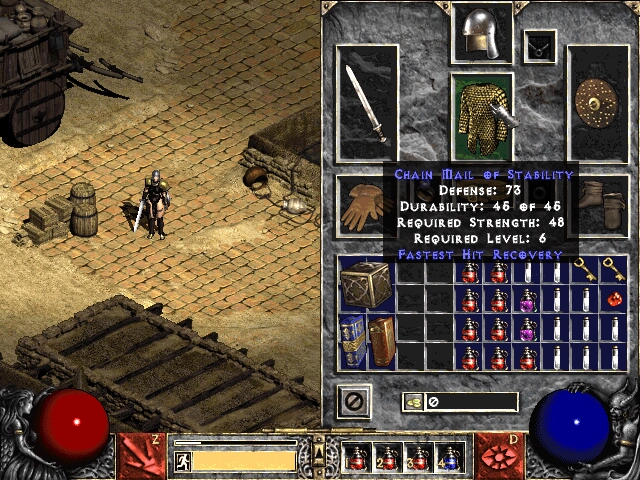The width and height of the screenshot is (640, 480).
Task: Select the blue tome in inventory
Action: 352,340
